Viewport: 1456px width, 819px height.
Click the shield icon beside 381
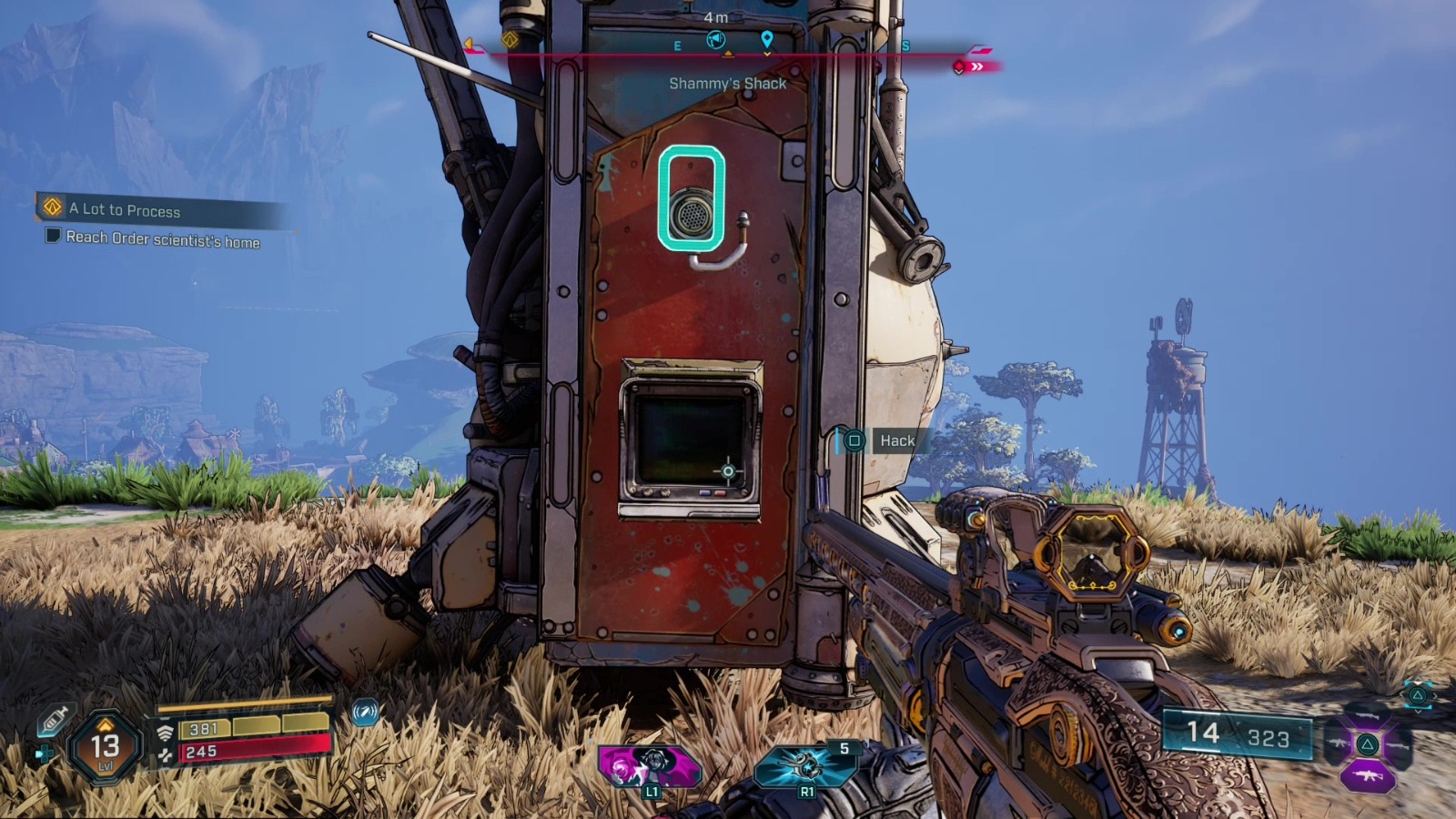point(167,731)
